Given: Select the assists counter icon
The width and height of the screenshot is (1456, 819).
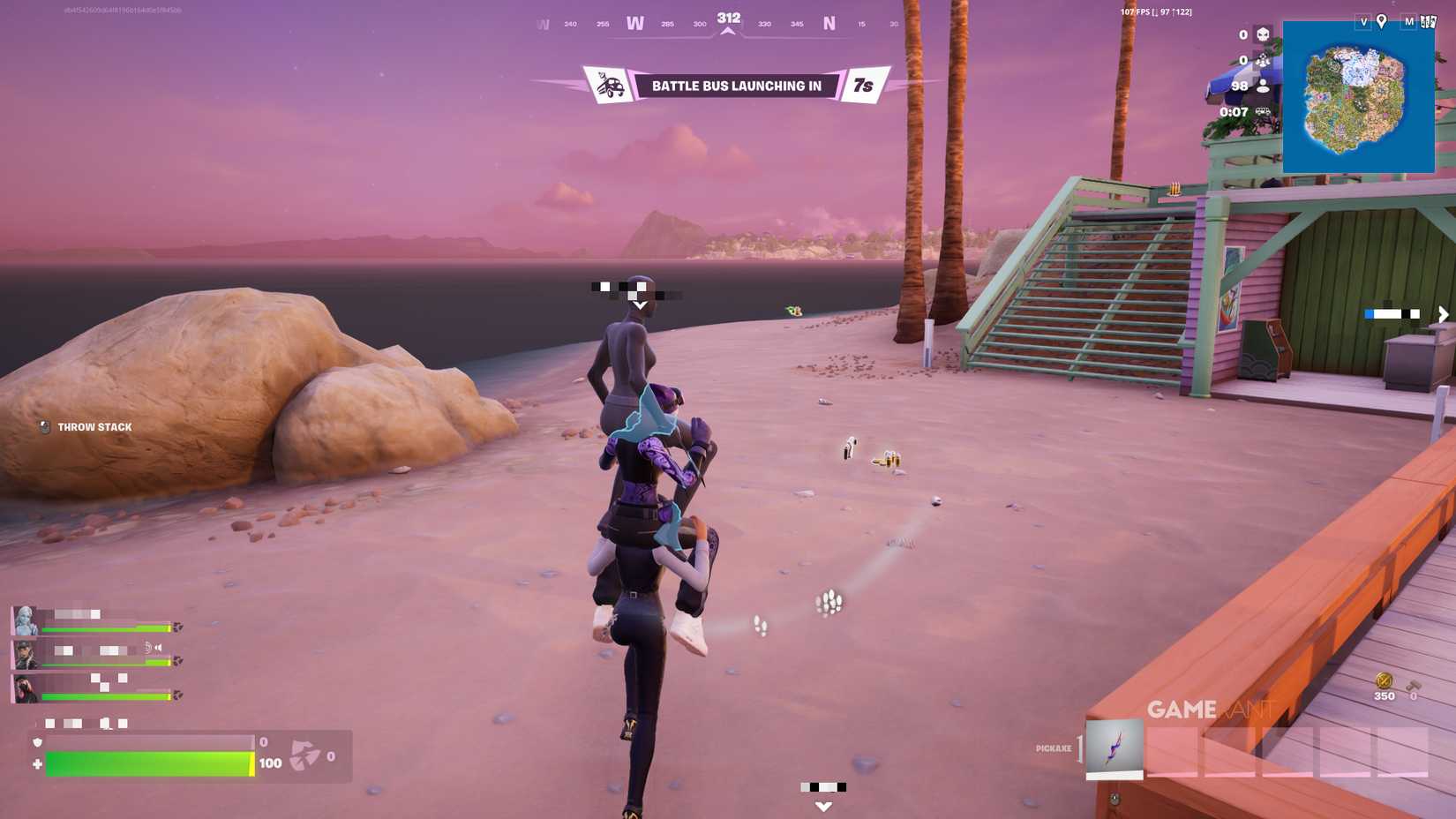Looking at the screenshot, I should [x=1264, y=61].
